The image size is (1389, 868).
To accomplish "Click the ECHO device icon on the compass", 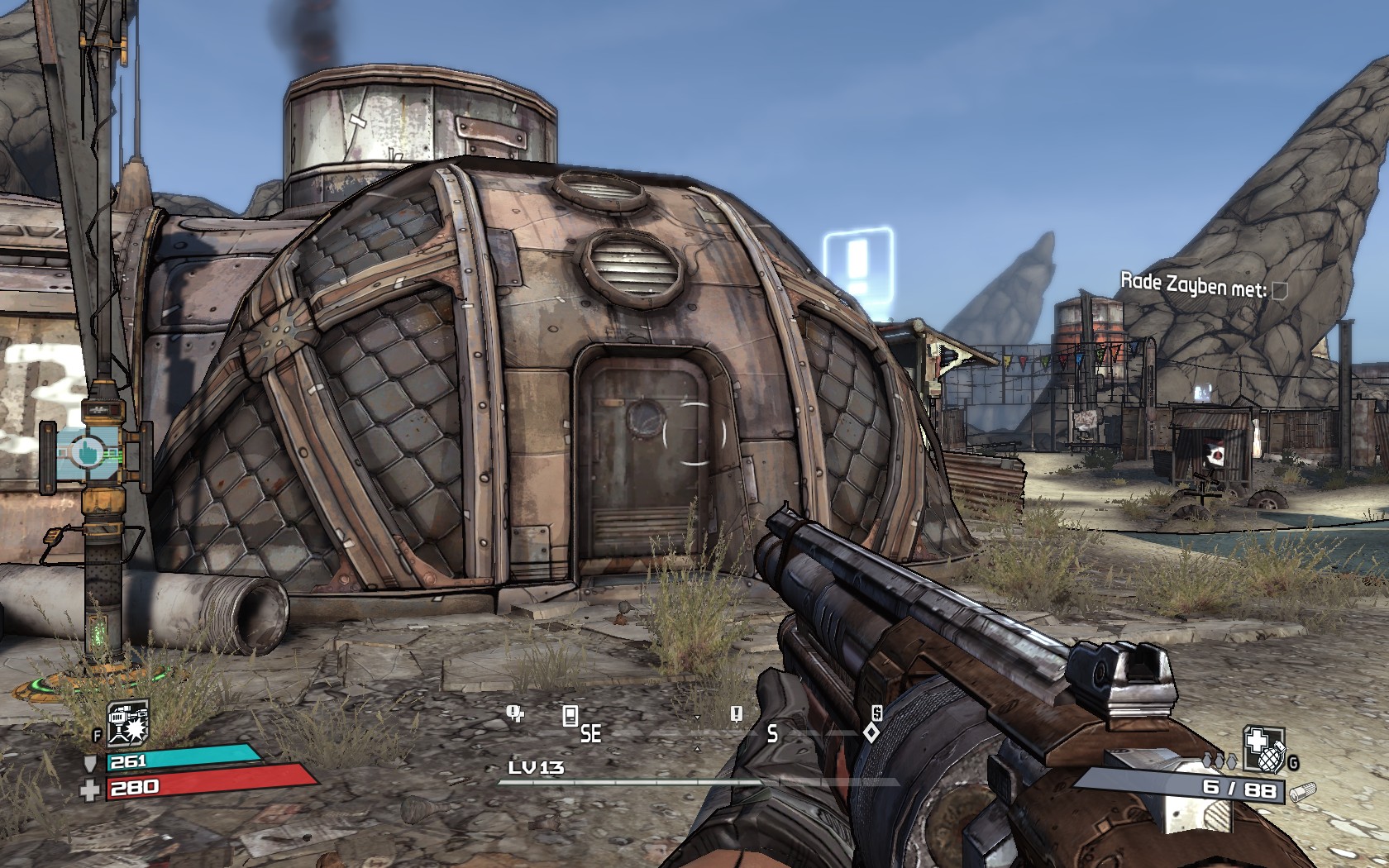I will [x=570, y=715].
